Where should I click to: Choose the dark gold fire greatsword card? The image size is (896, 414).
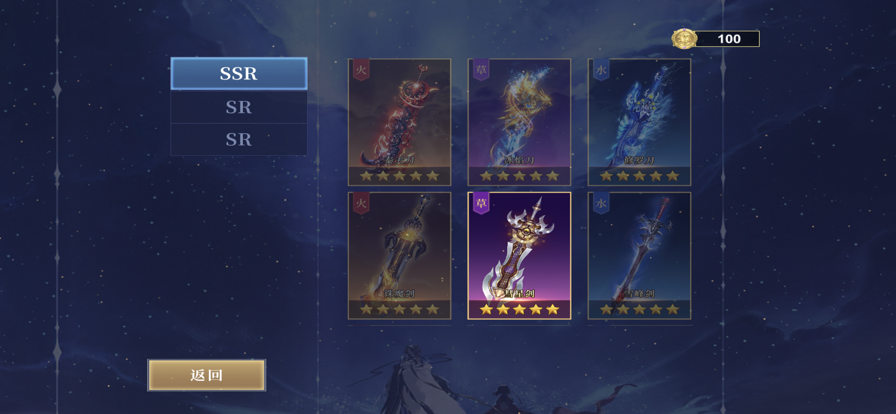point(399,254)
